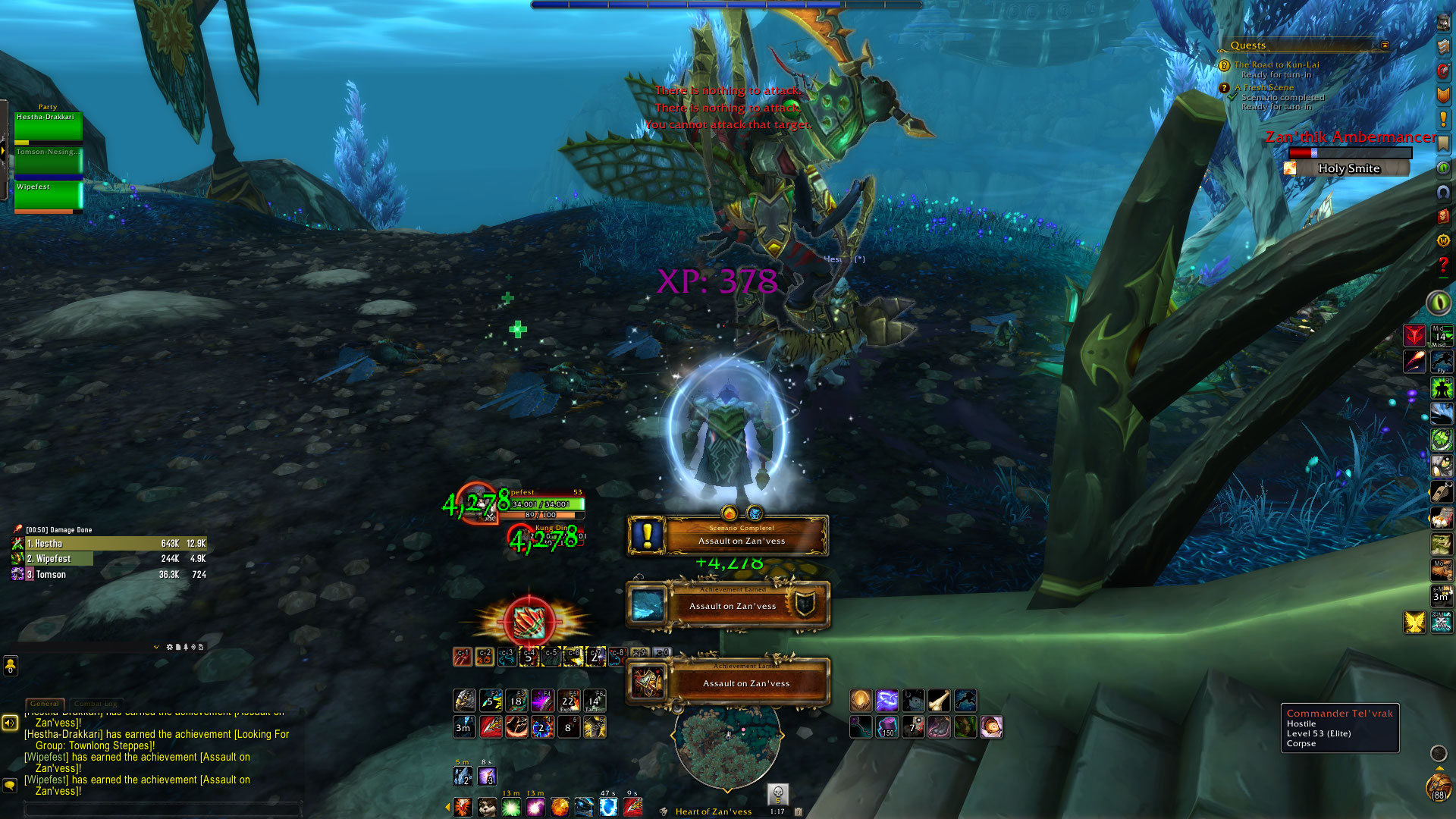Open damage meter settings gear
This screenshot has width=1456, height=819.
point(169,647)
